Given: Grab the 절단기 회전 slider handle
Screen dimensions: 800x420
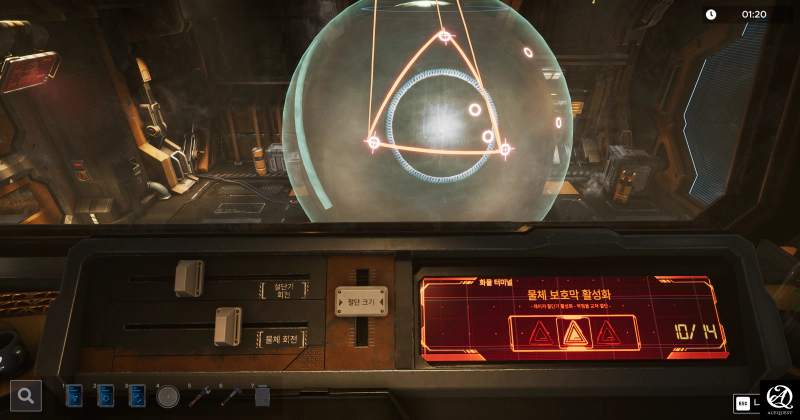Looking at the screenshot, I should pyautogui.click(x=189, y=279).
